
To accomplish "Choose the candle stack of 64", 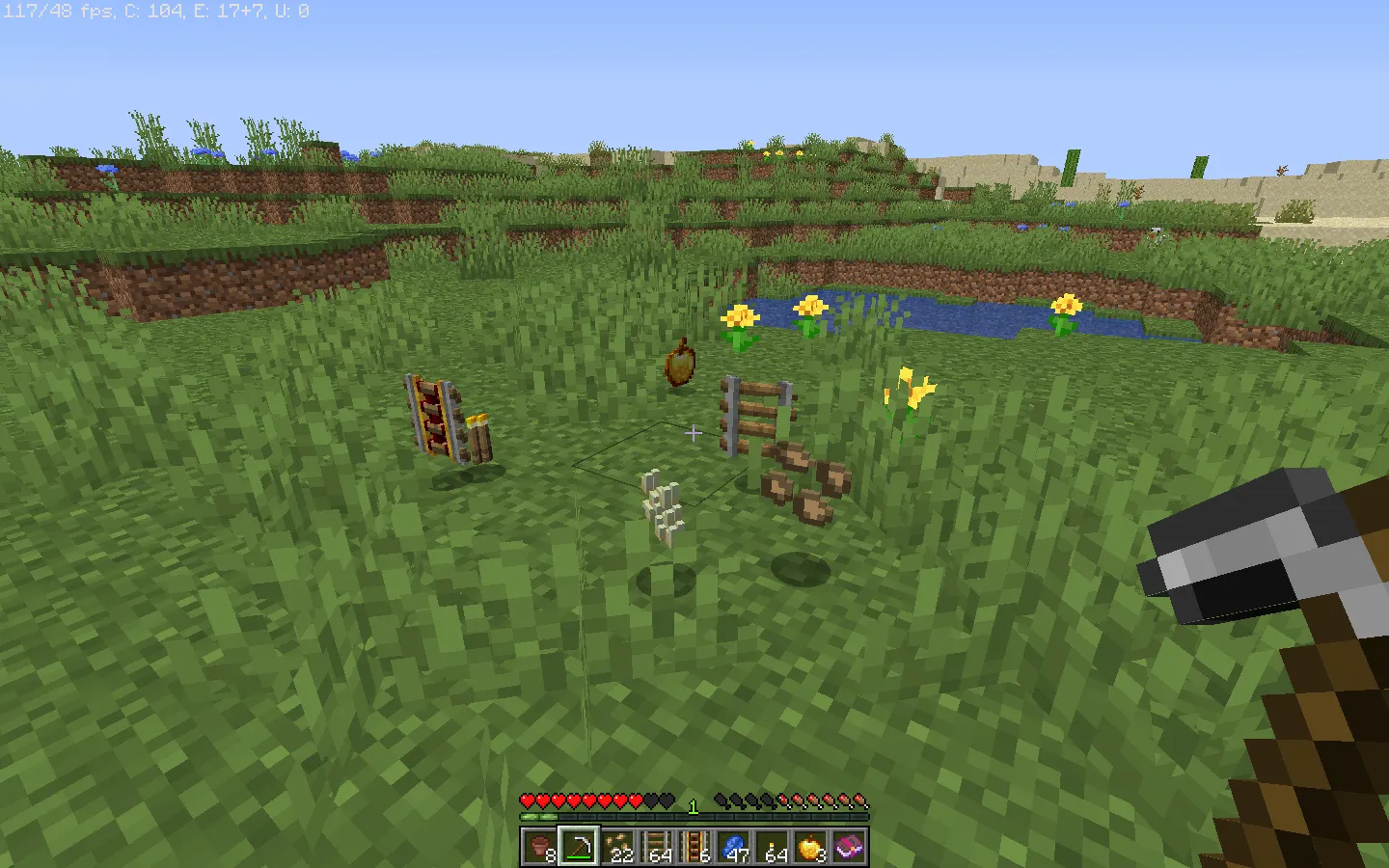I will coord(772,848).
